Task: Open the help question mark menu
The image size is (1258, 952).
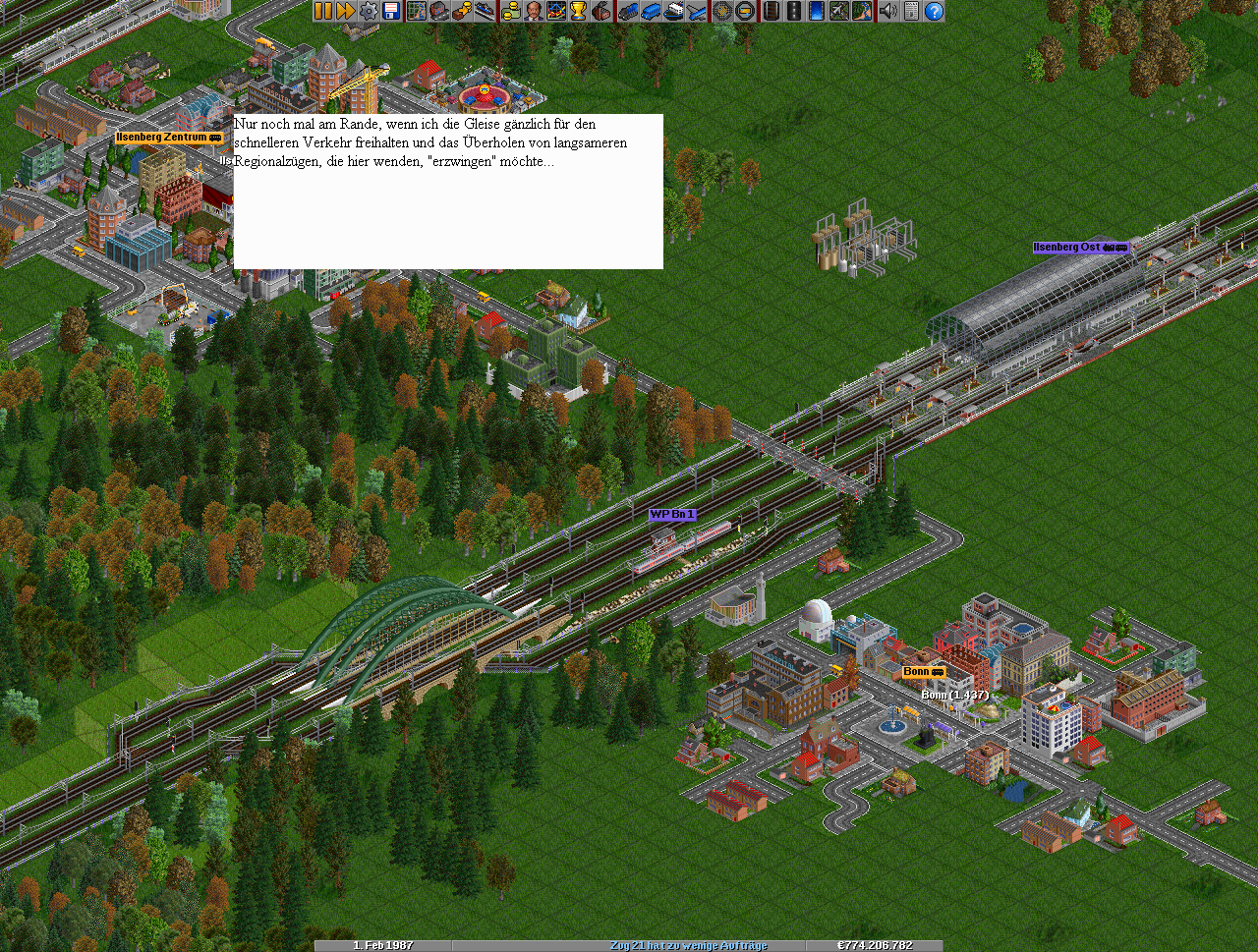Action: [x=934, y=11]
